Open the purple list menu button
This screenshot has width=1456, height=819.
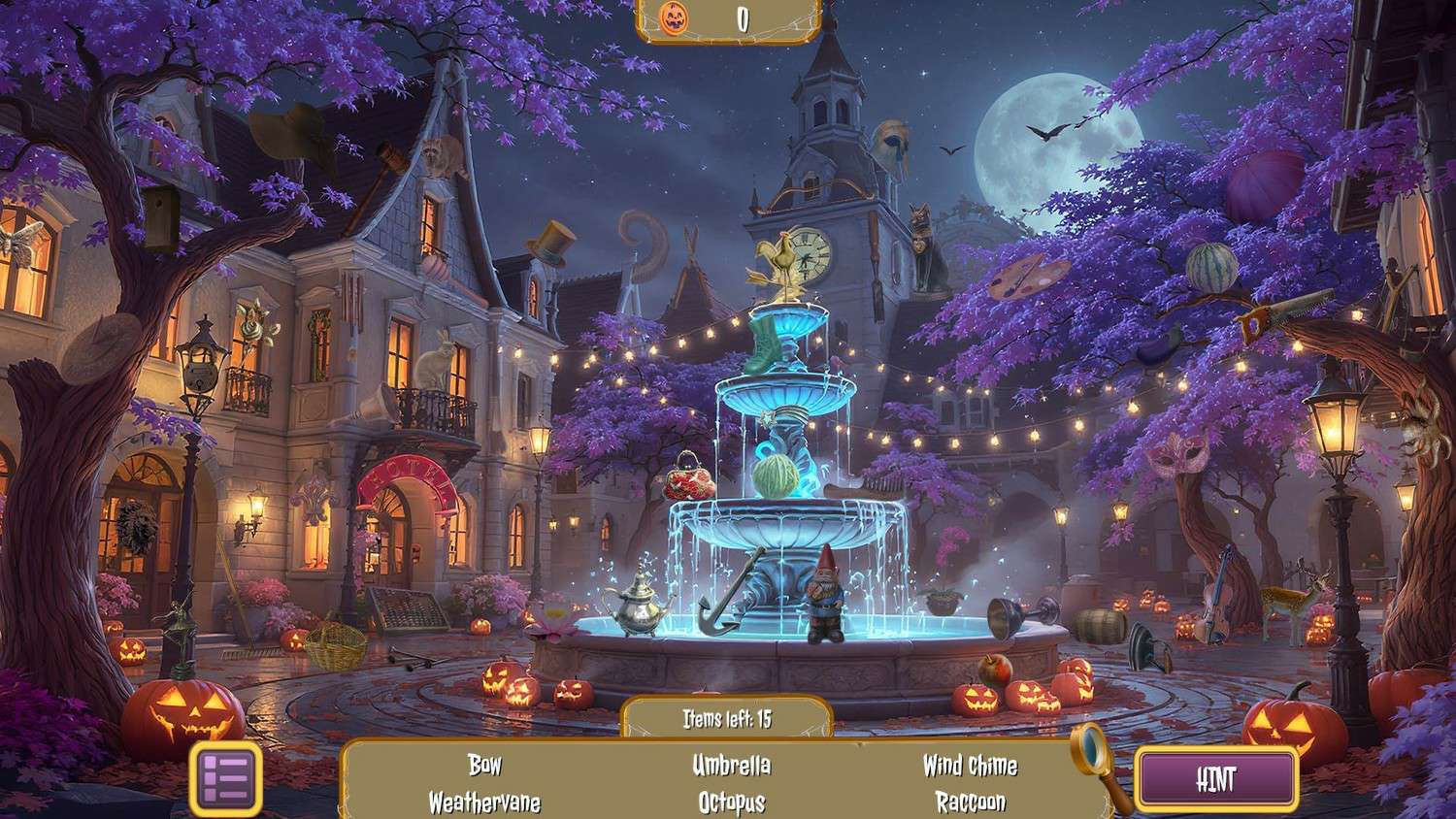(x=226, y=777)
